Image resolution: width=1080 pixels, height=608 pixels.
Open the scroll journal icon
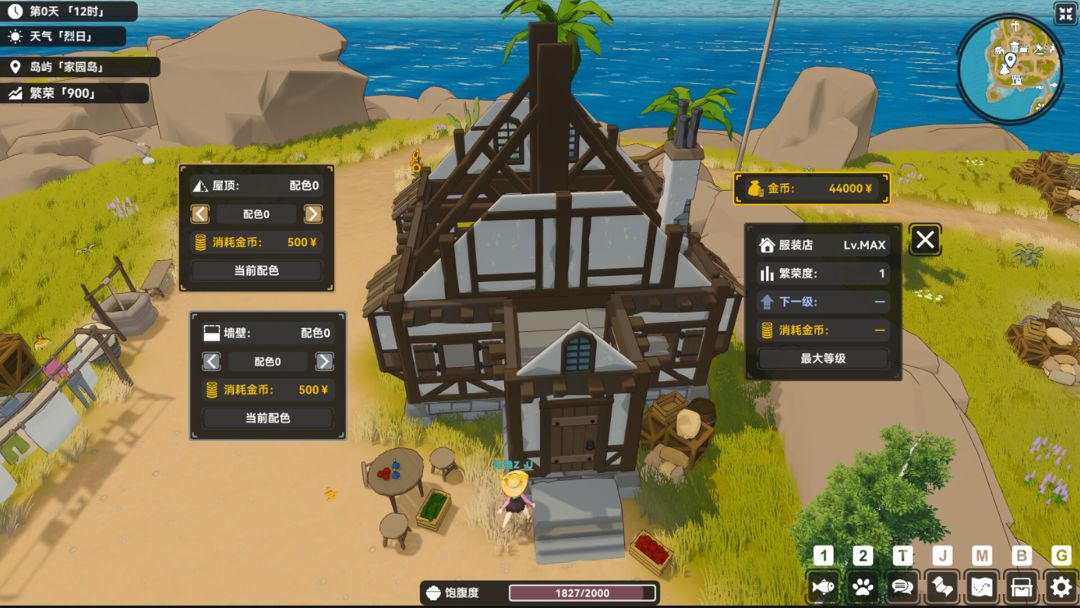coord(942,587)
